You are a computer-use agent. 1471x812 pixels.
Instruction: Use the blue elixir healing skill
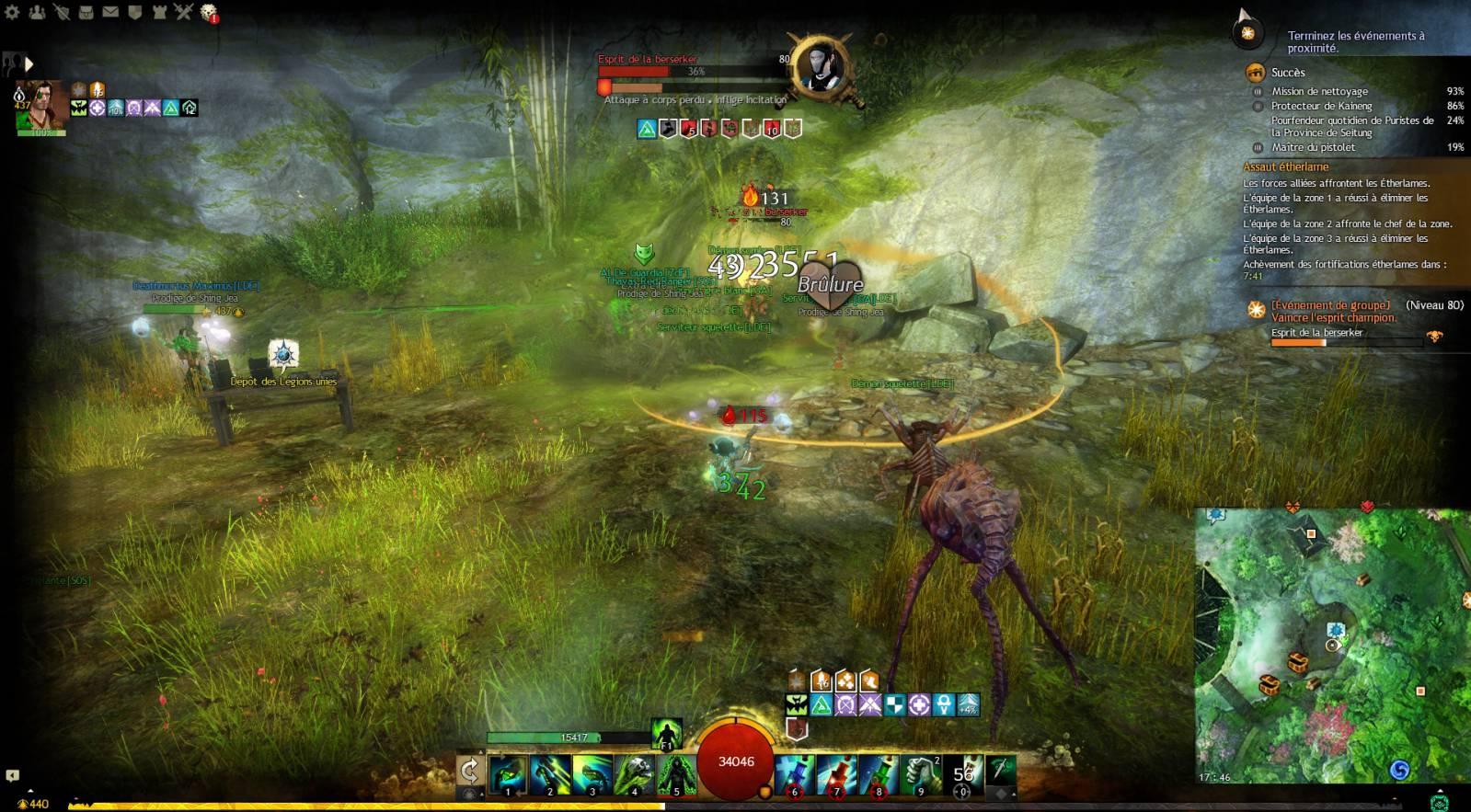(x=794, y=773)
